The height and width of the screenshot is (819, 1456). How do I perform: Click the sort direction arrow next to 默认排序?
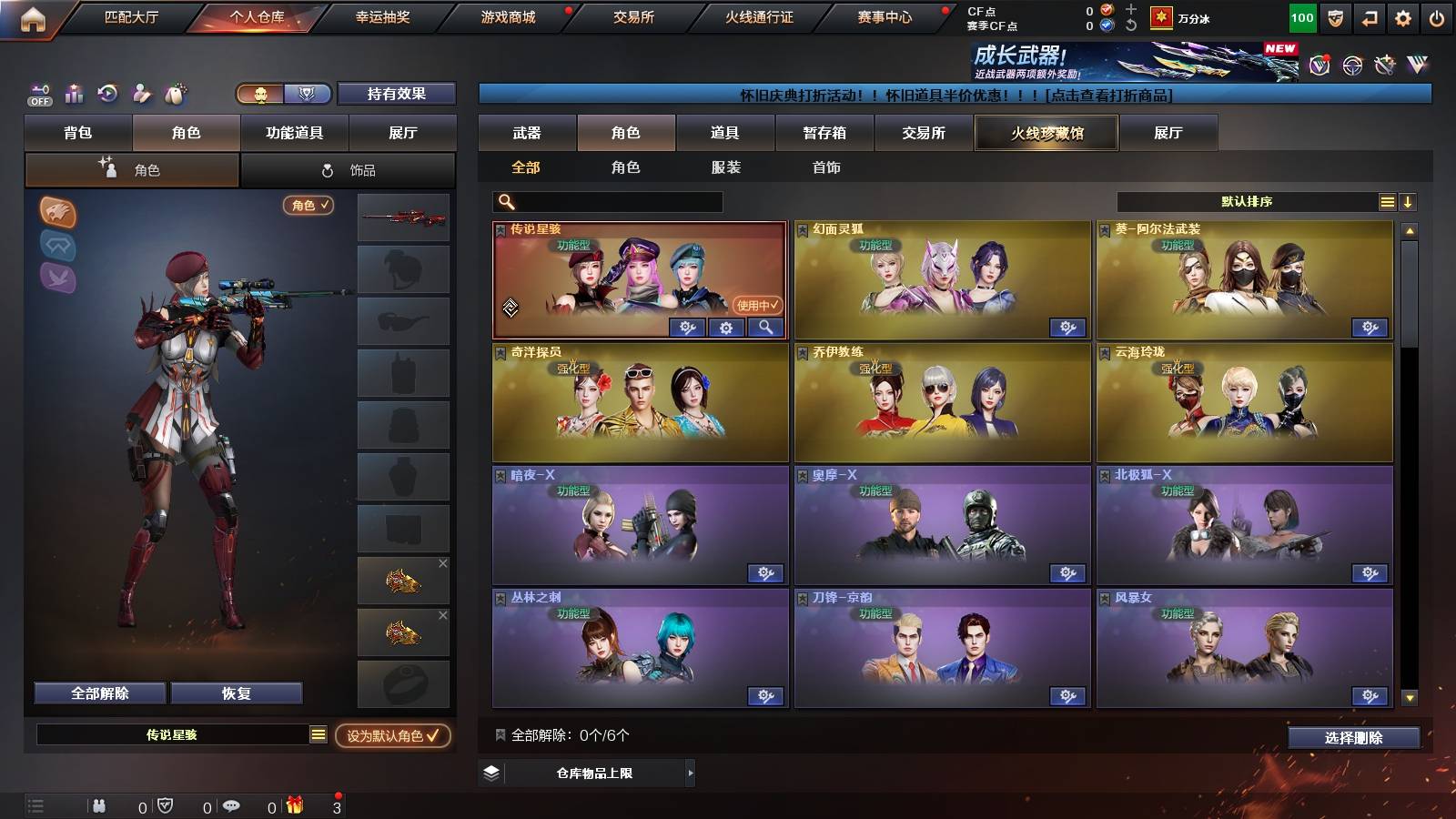tap(1409, 200)
